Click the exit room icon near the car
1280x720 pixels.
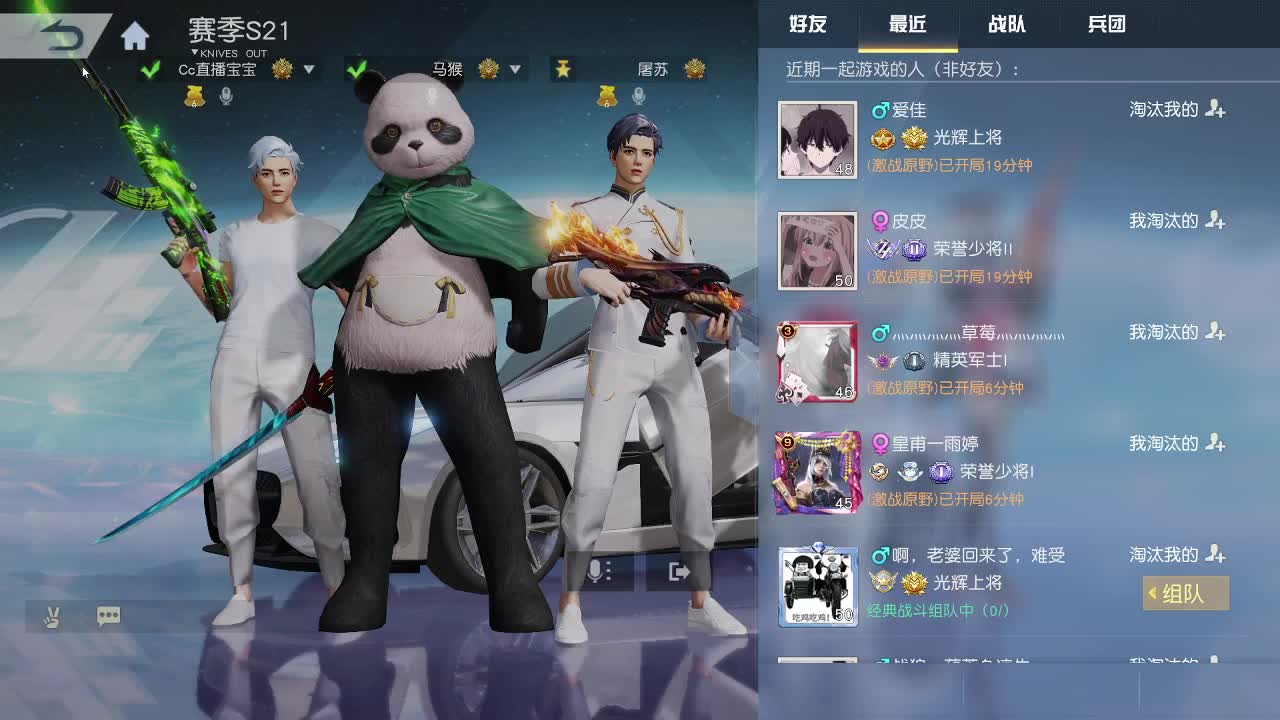click(678, 571)
